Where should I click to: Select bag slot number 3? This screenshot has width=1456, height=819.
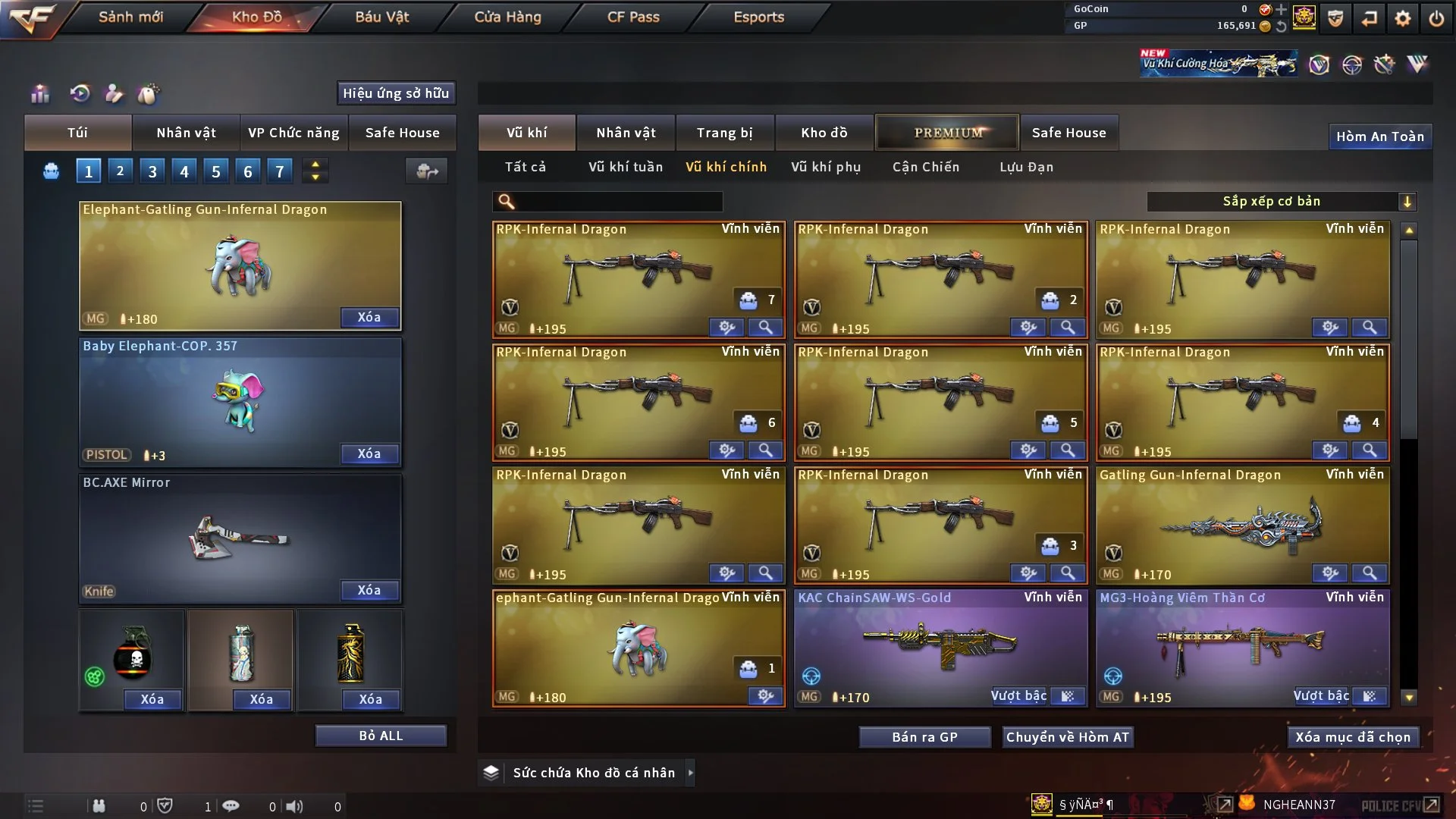click(x=152, y=171)
